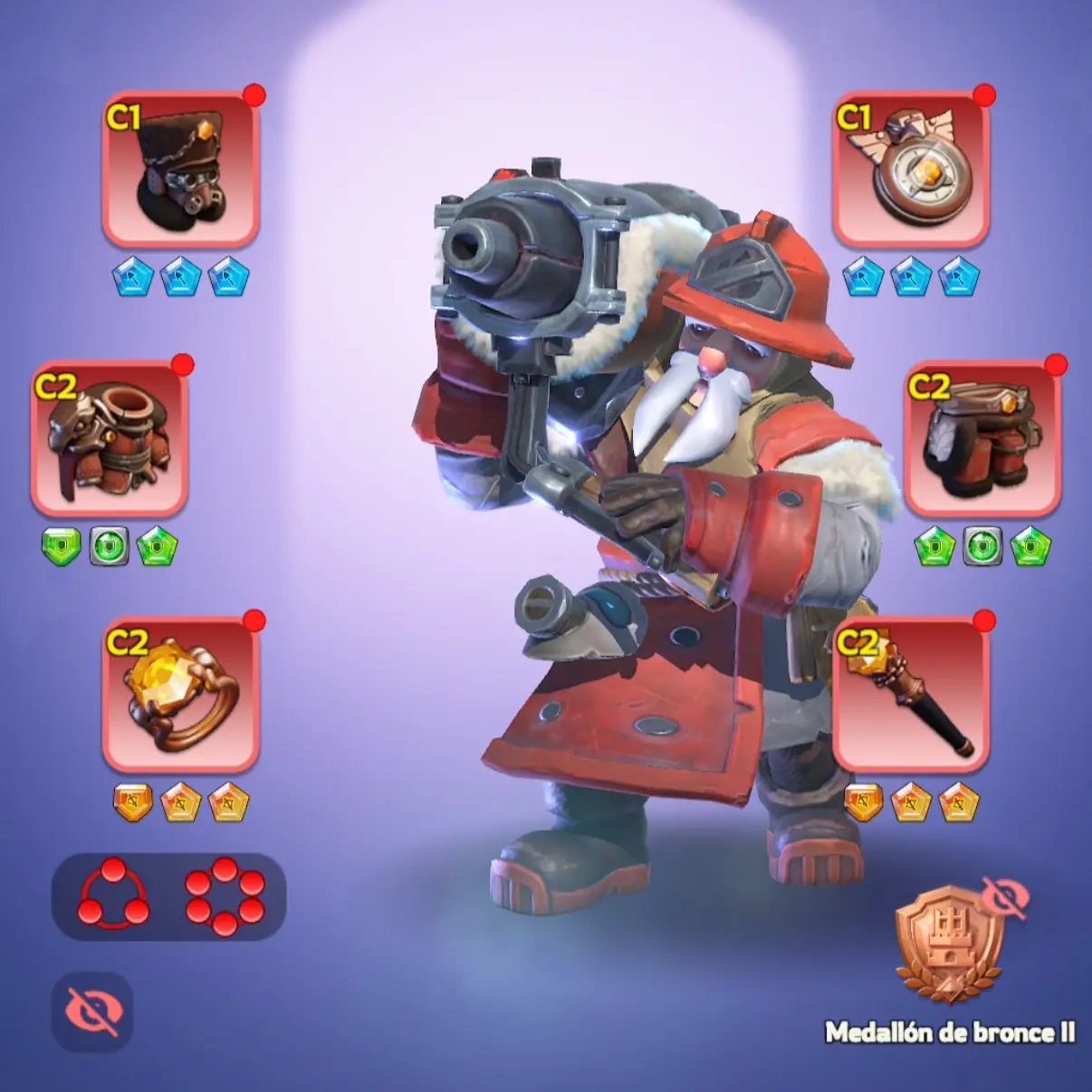The width and height of the screenshot is (1092, 1092).
Task: Select the C1 gas mask helmet slot
Action: pos(181,168)
